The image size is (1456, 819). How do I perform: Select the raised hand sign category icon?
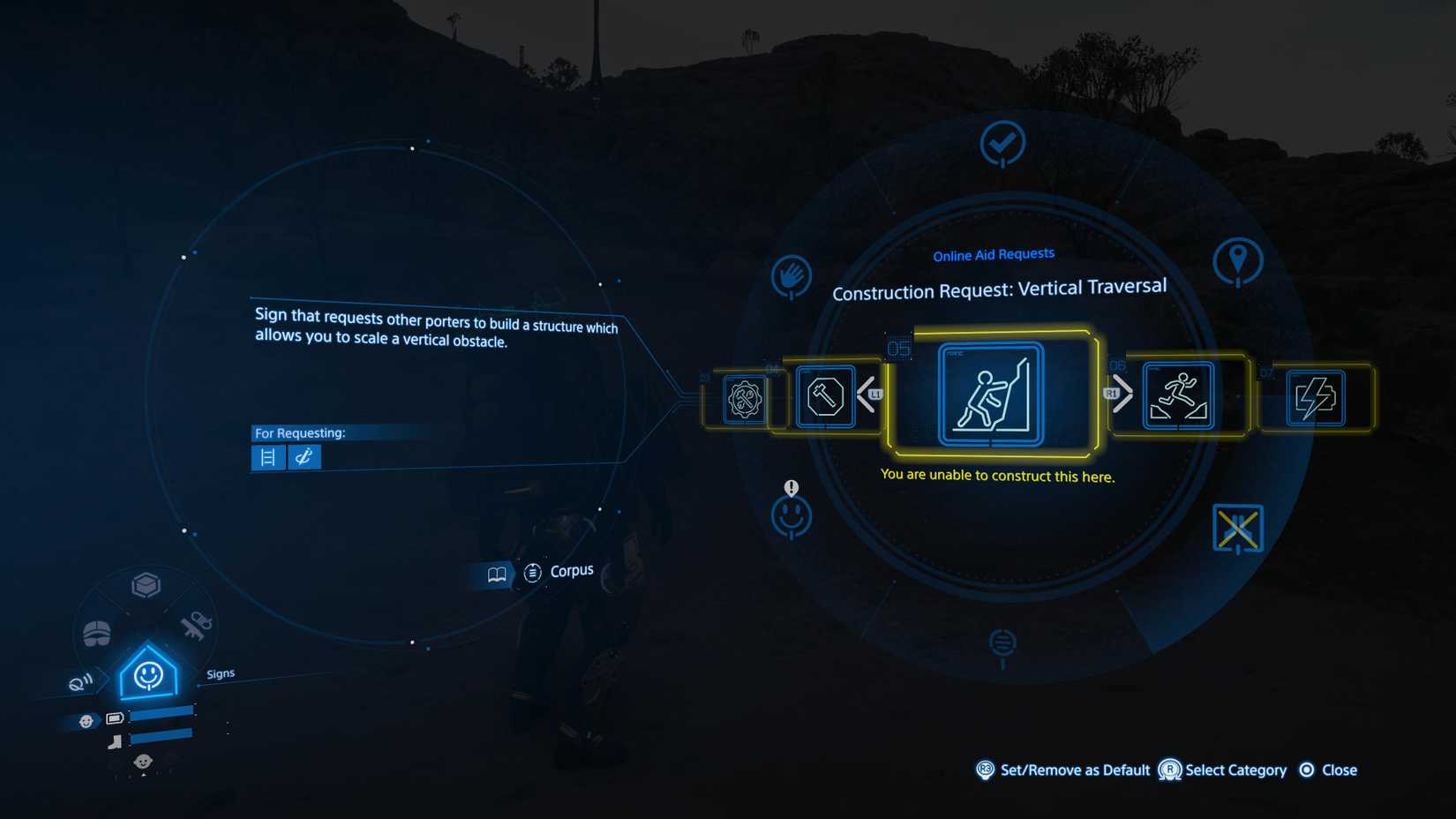[x=792, y=277]
